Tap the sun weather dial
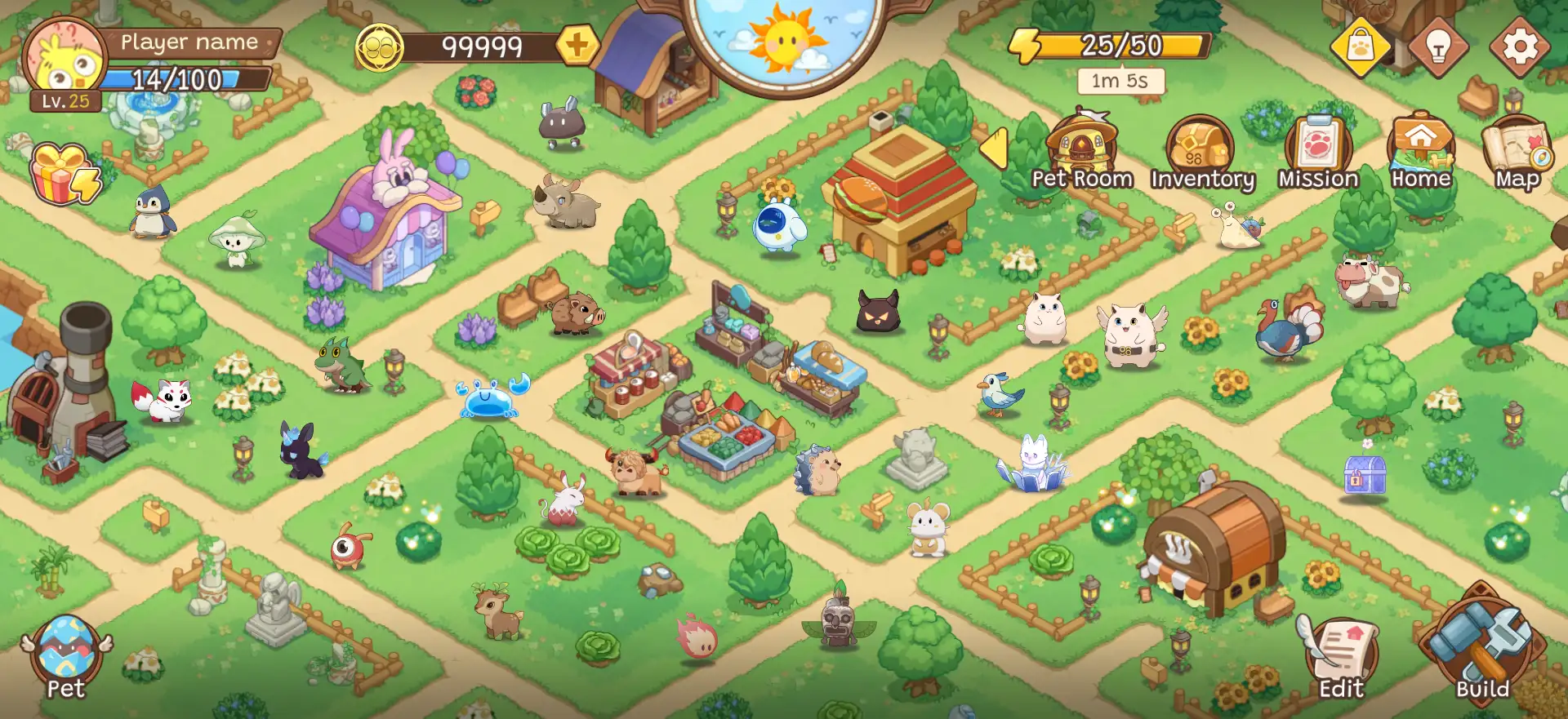This screenshot has width=1568, height=719. click(784, 39)
